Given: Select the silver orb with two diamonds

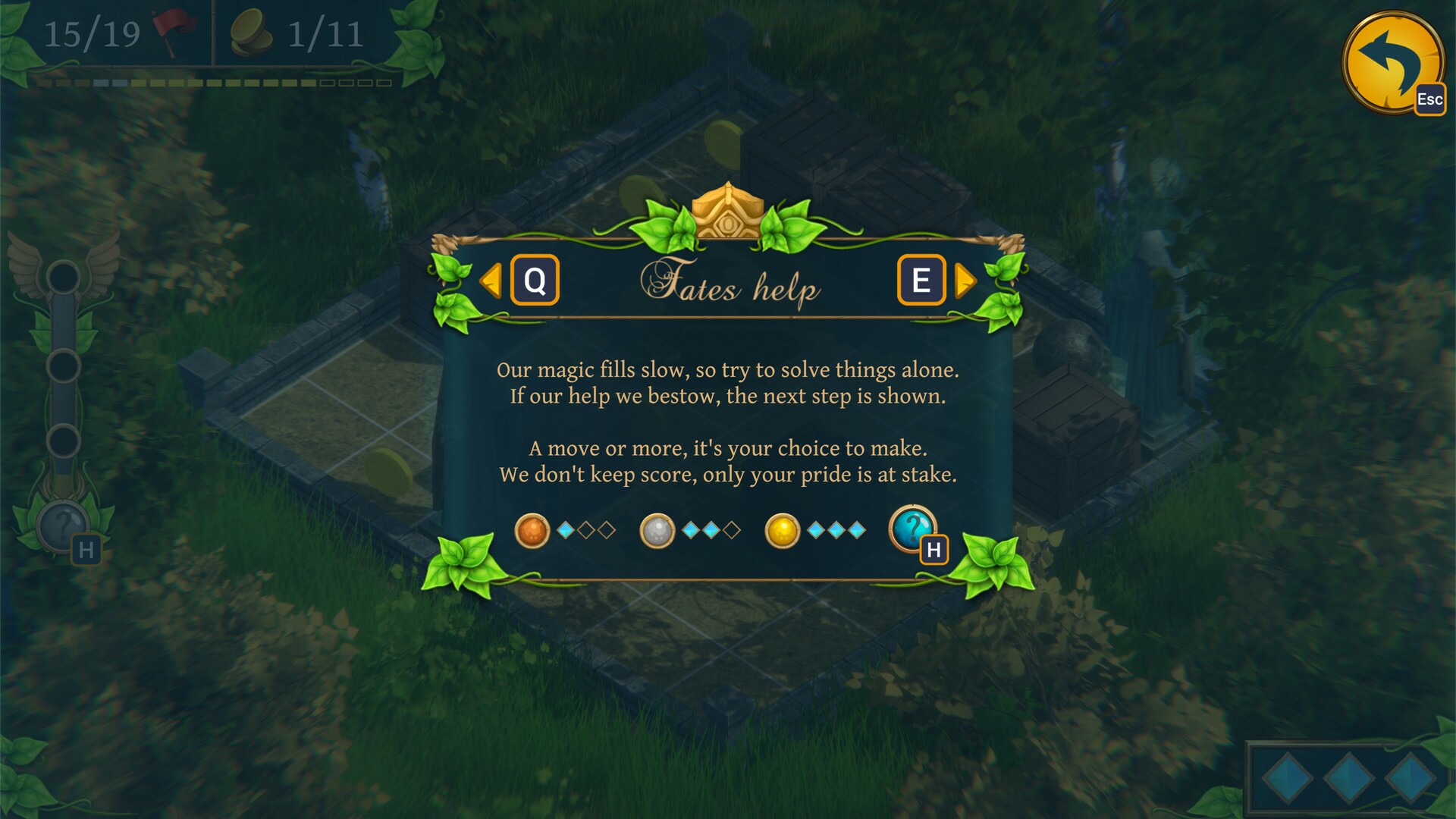Looking at the screenshot, I should click(657, 530).
